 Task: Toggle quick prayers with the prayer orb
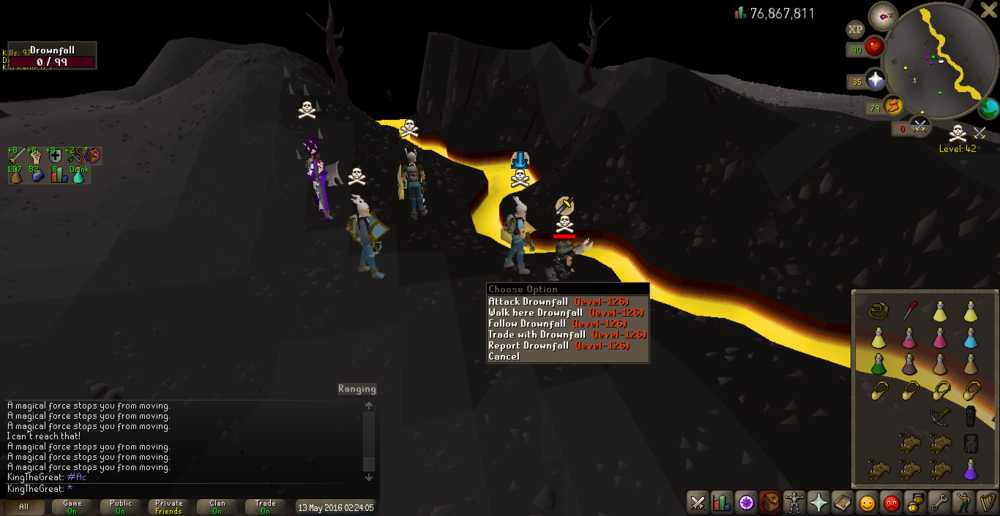coord(876,81)
